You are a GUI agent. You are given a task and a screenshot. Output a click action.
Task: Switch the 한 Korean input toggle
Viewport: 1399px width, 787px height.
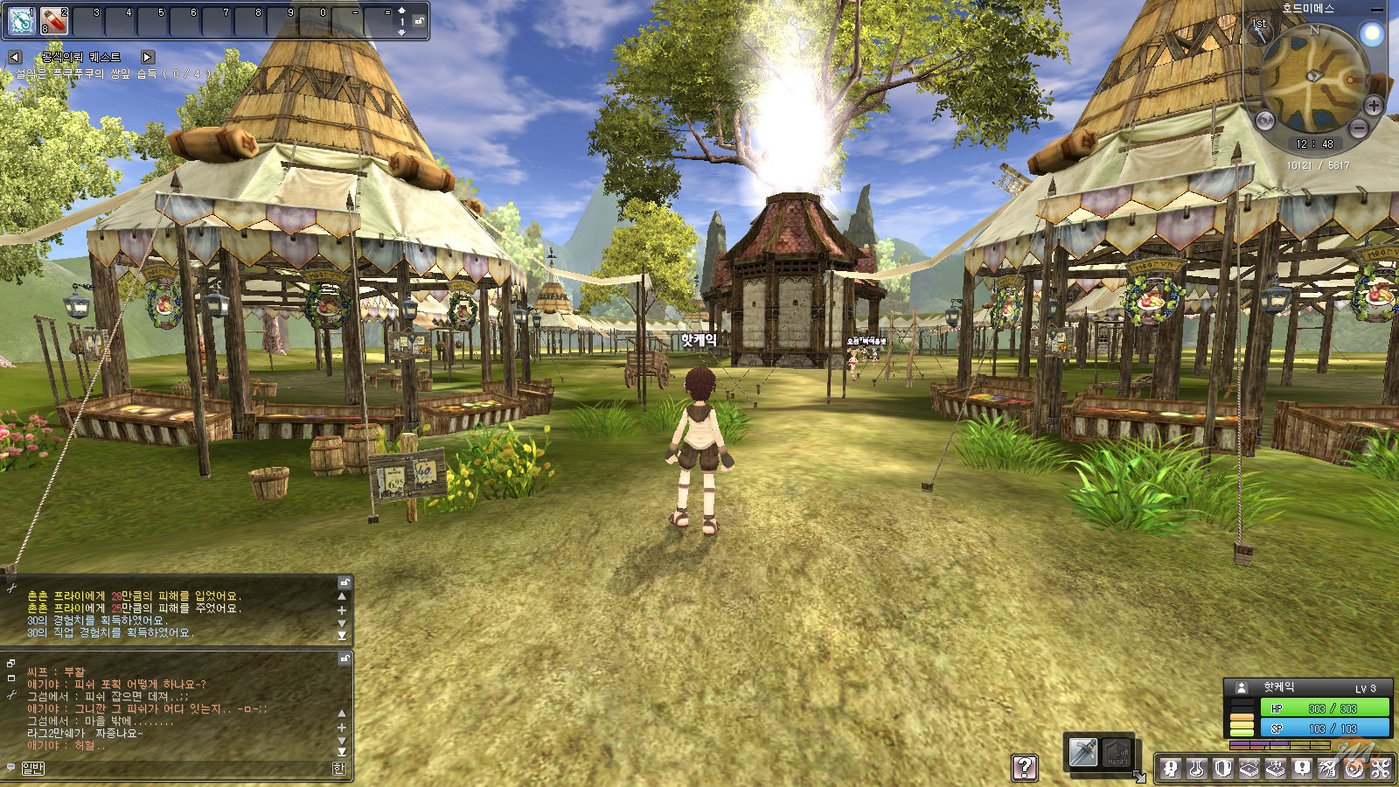click(340, 768)
